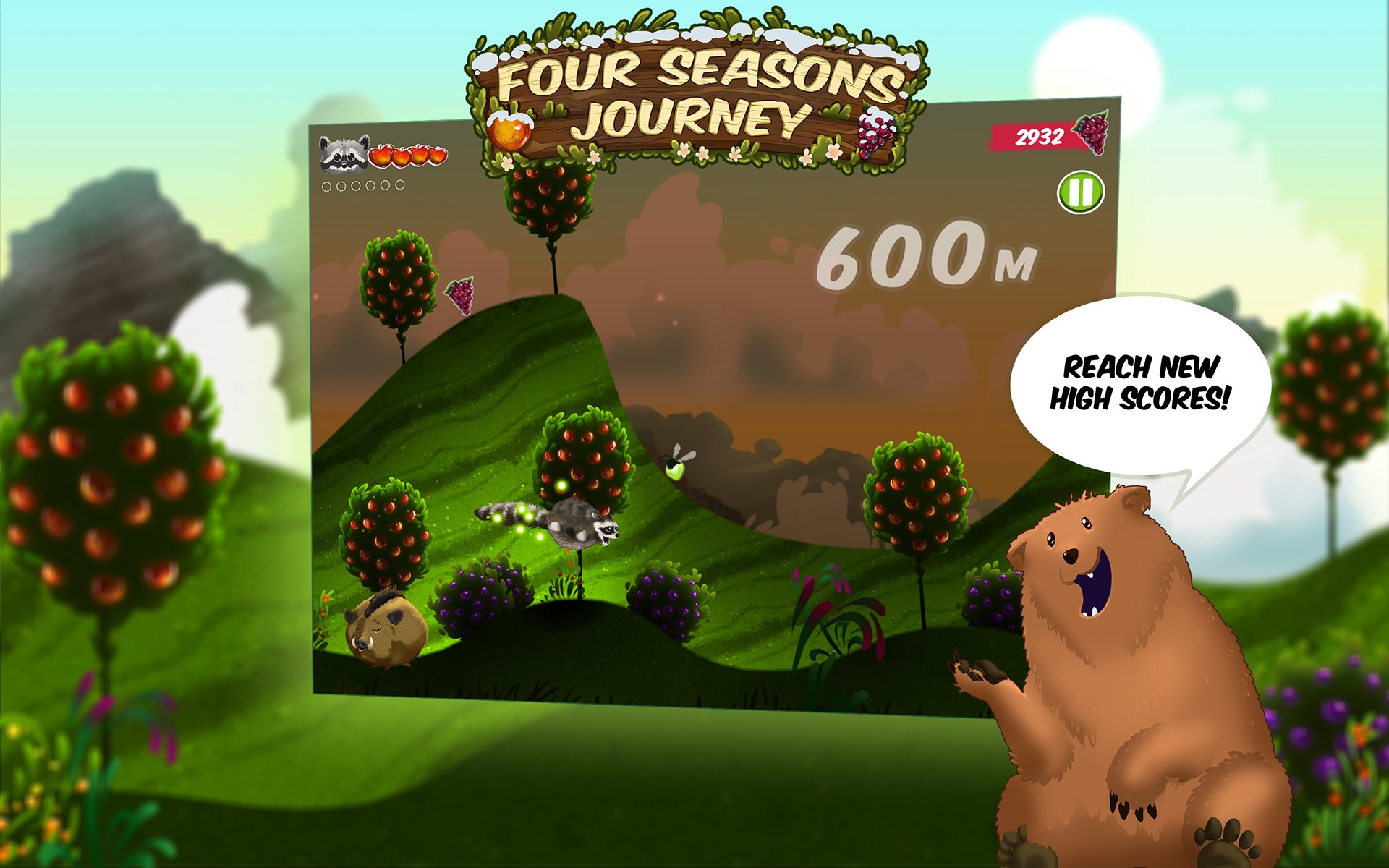The width and height of the screenshot is (1389, 868).
Task: Toggle the first empty power-up circle
Action: click(326, 186)
